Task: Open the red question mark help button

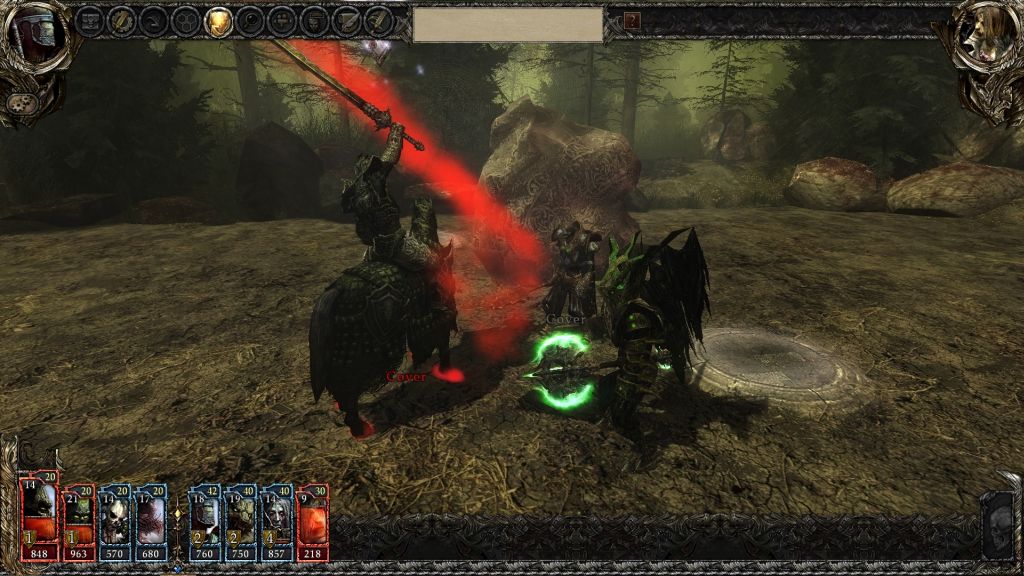Action: click(x=632, y=20)
